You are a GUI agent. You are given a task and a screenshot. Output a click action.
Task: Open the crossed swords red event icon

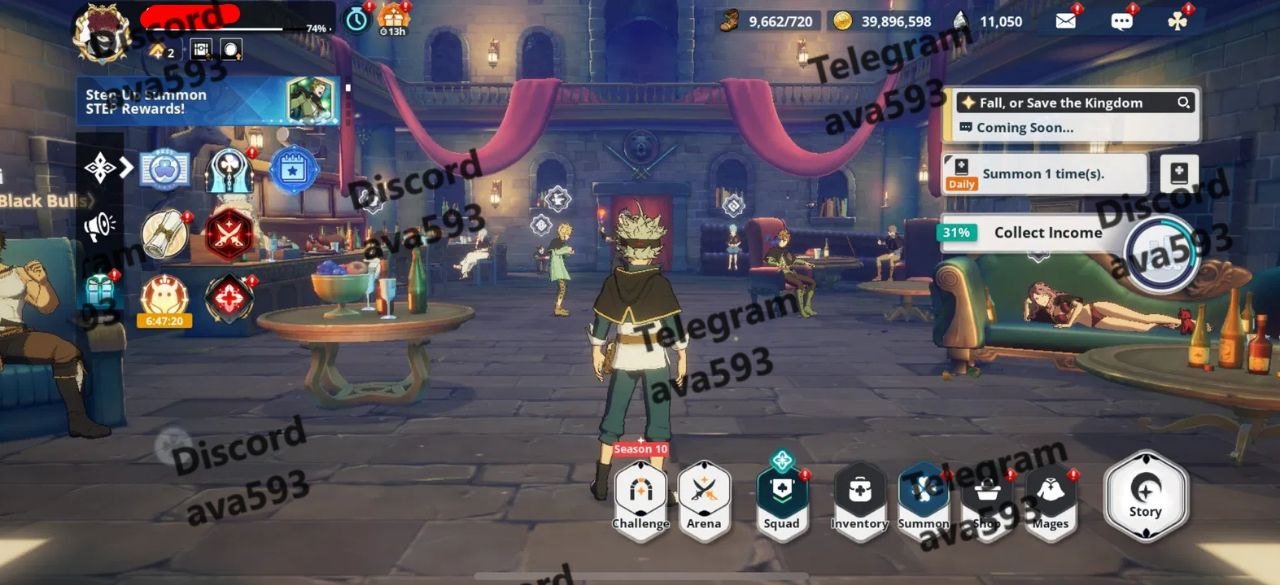coord(228,235)
